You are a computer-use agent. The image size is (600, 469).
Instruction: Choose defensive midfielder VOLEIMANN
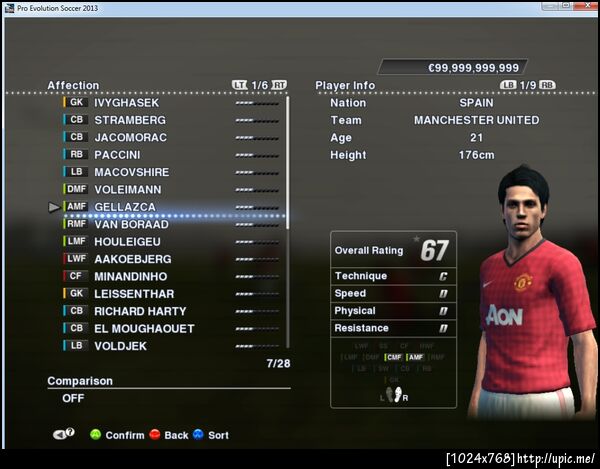coord(127,189)
